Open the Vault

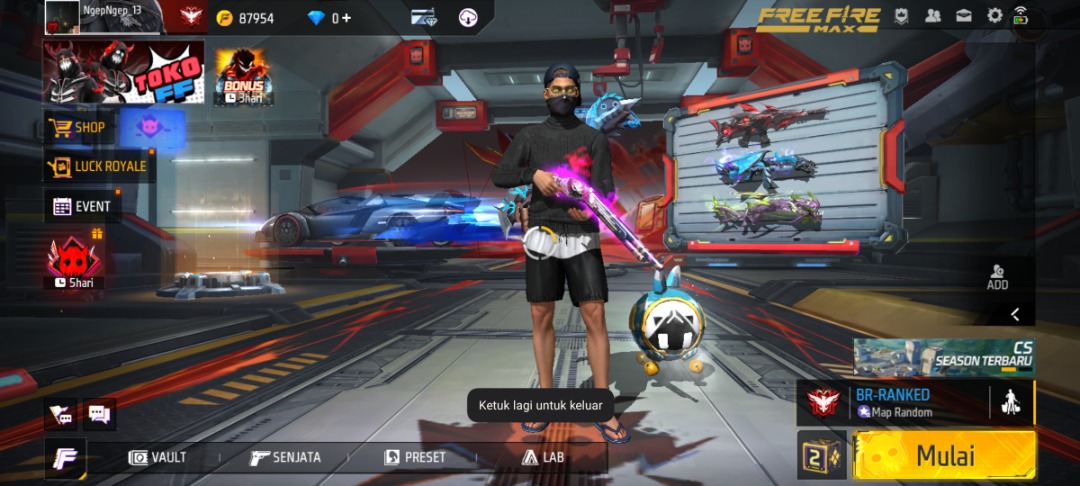click(158, 457)
